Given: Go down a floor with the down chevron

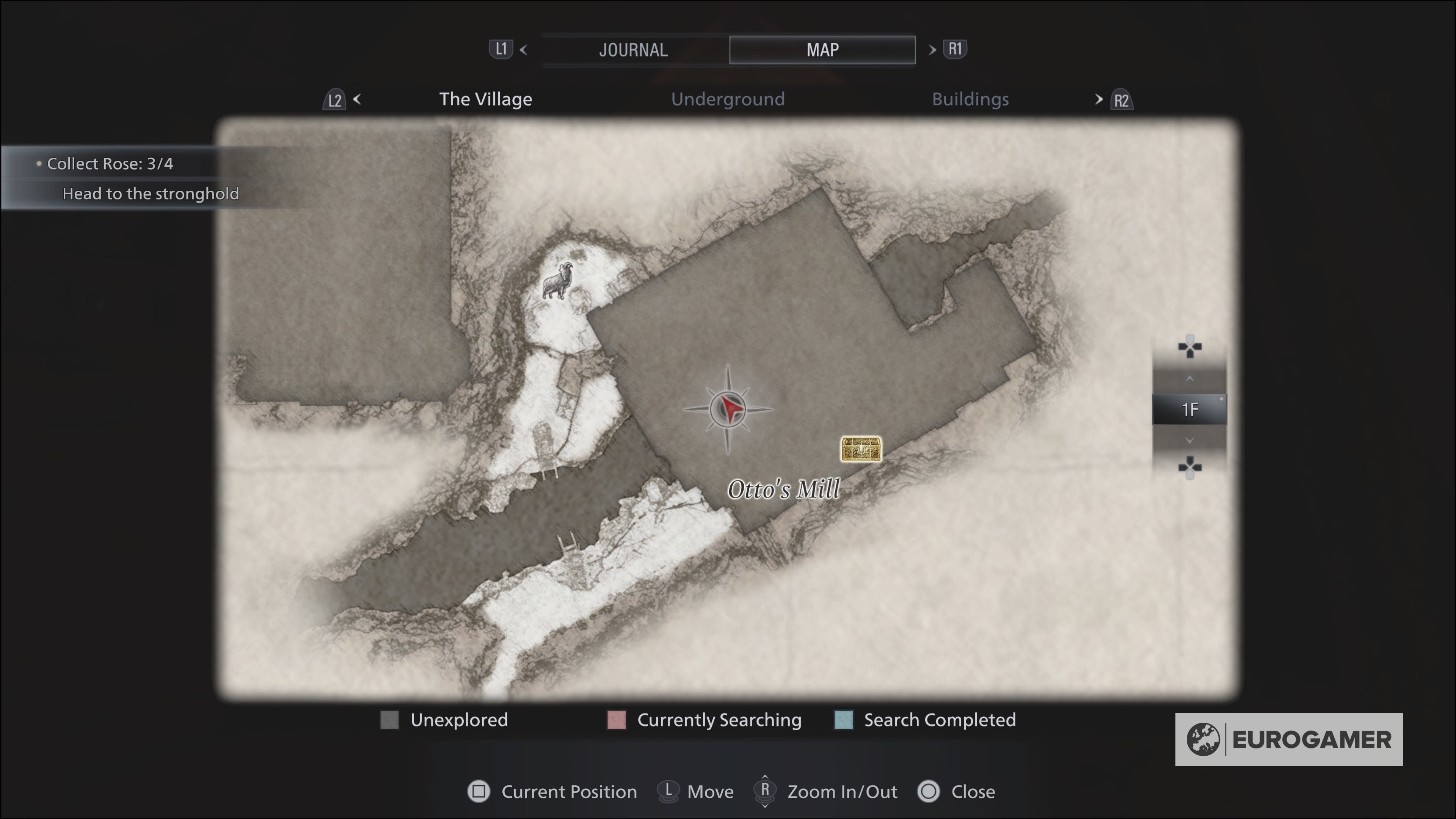Looking at the screenshot, I should (x=1189, y=440).
